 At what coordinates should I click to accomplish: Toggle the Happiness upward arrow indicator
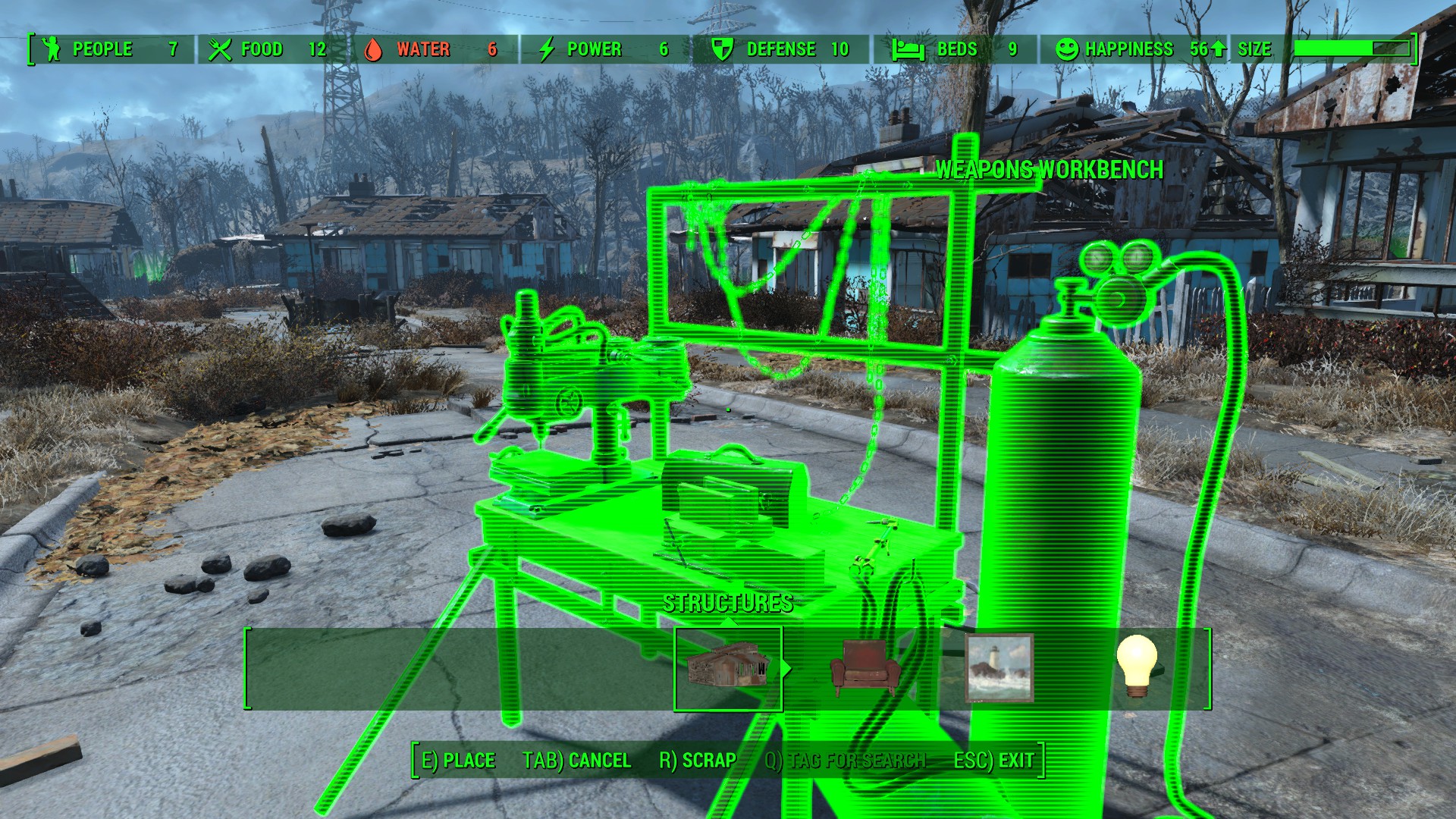tap(1220, 49)
